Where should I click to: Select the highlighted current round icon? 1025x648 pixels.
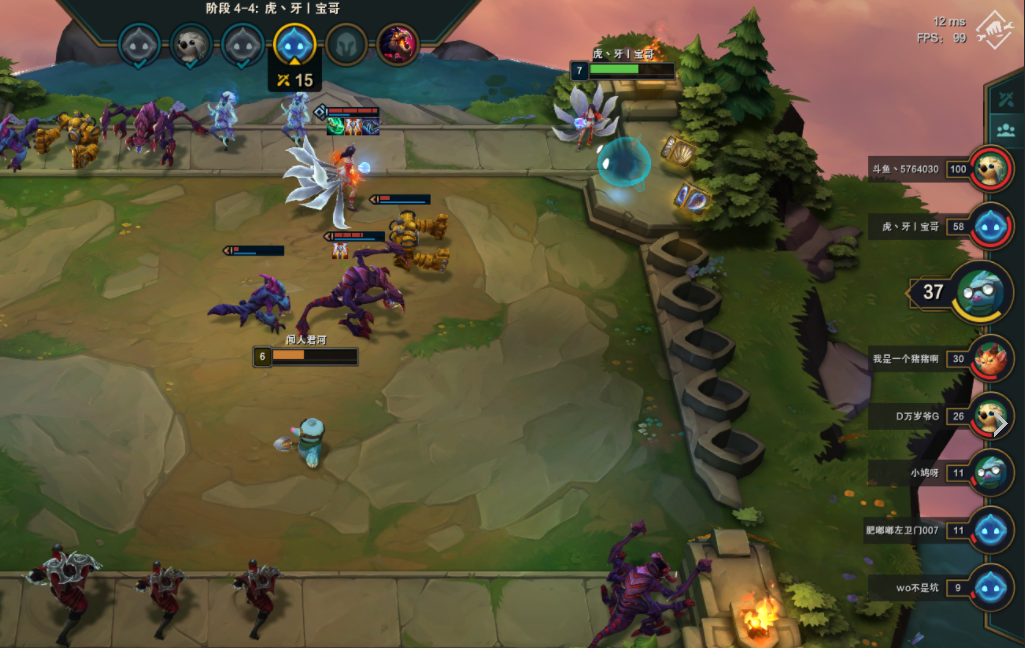pyautogui.click(x=295, y=44)
